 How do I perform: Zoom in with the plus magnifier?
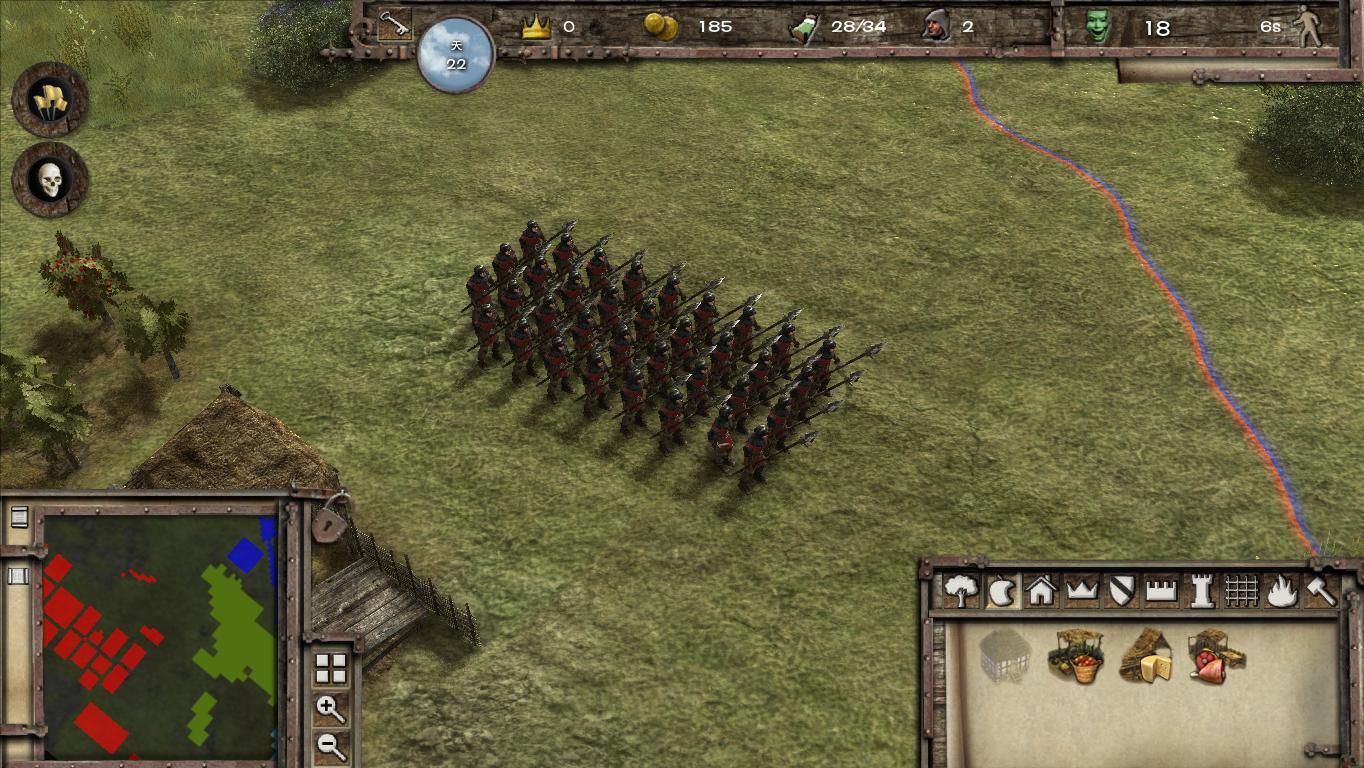tap(330, 708)
